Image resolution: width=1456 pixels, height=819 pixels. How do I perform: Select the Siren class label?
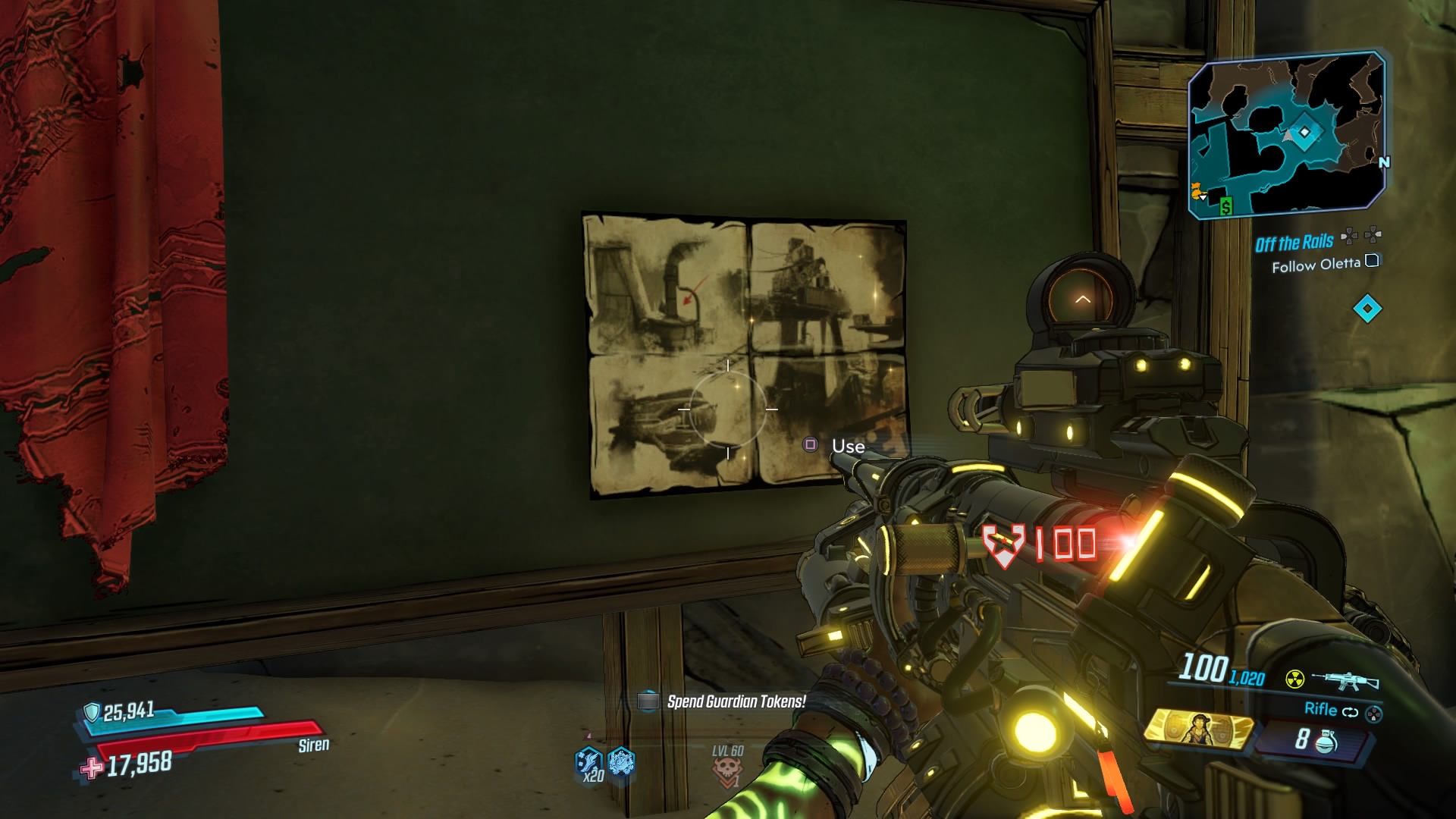tap(314, 745)
